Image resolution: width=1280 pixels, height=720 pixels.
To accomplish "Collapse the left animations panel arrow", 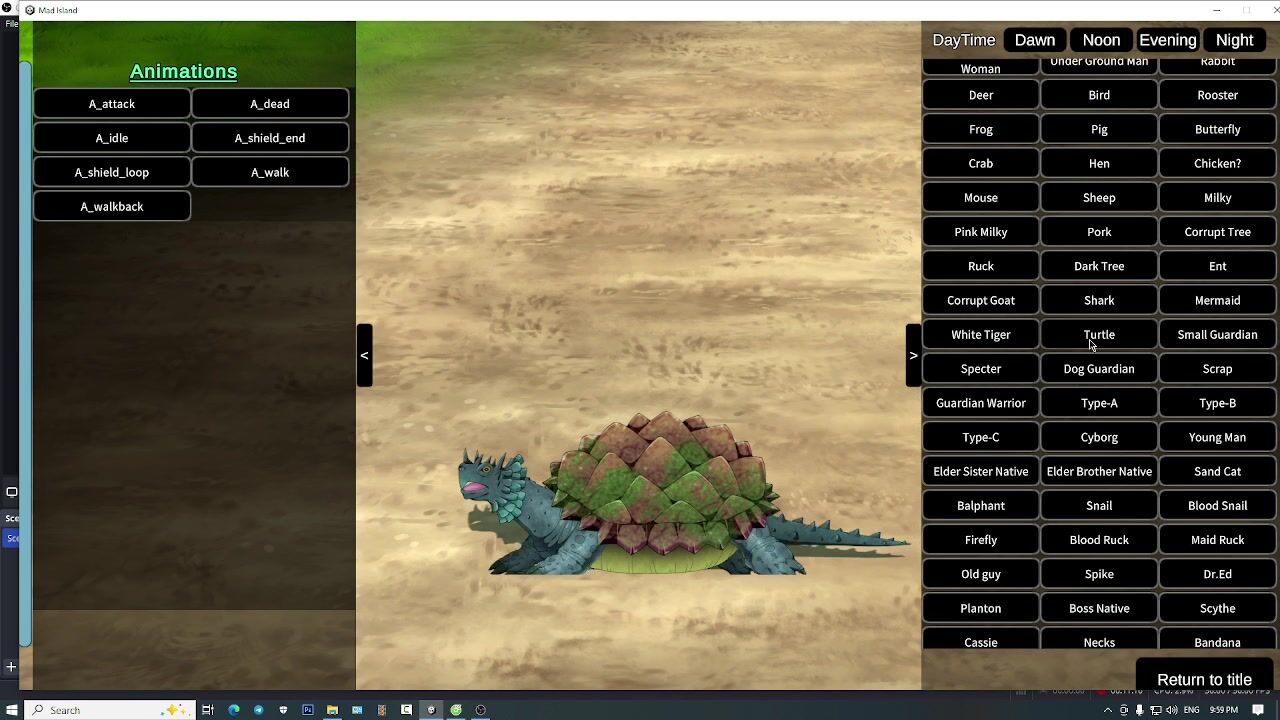I will 364,355.
